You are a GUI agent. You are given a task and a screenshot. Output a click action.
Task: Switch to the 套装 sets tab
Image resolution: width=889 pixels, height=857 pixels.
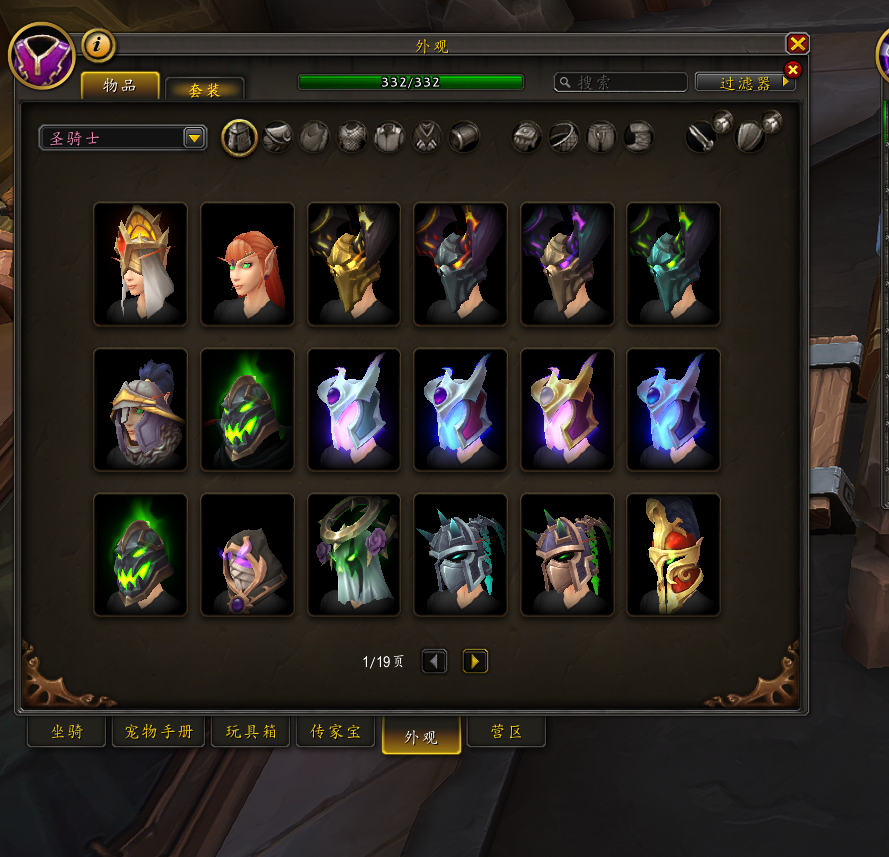pyautogui.click(x=204, y=90)
